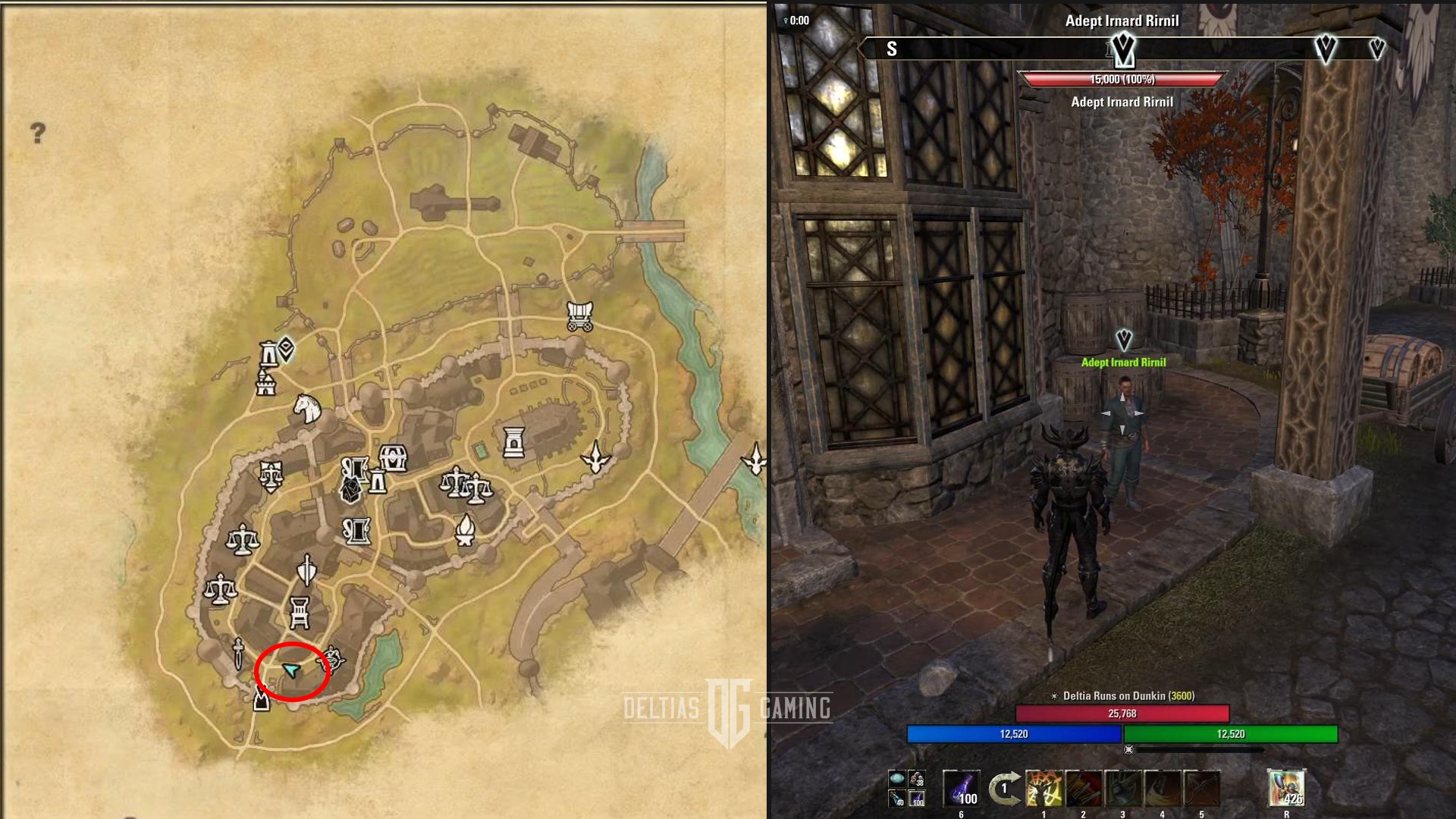Activate the glowing sun burst ability in slot 1
The width and height of the screenshot is (1456, 819).
pos(1043,789)
